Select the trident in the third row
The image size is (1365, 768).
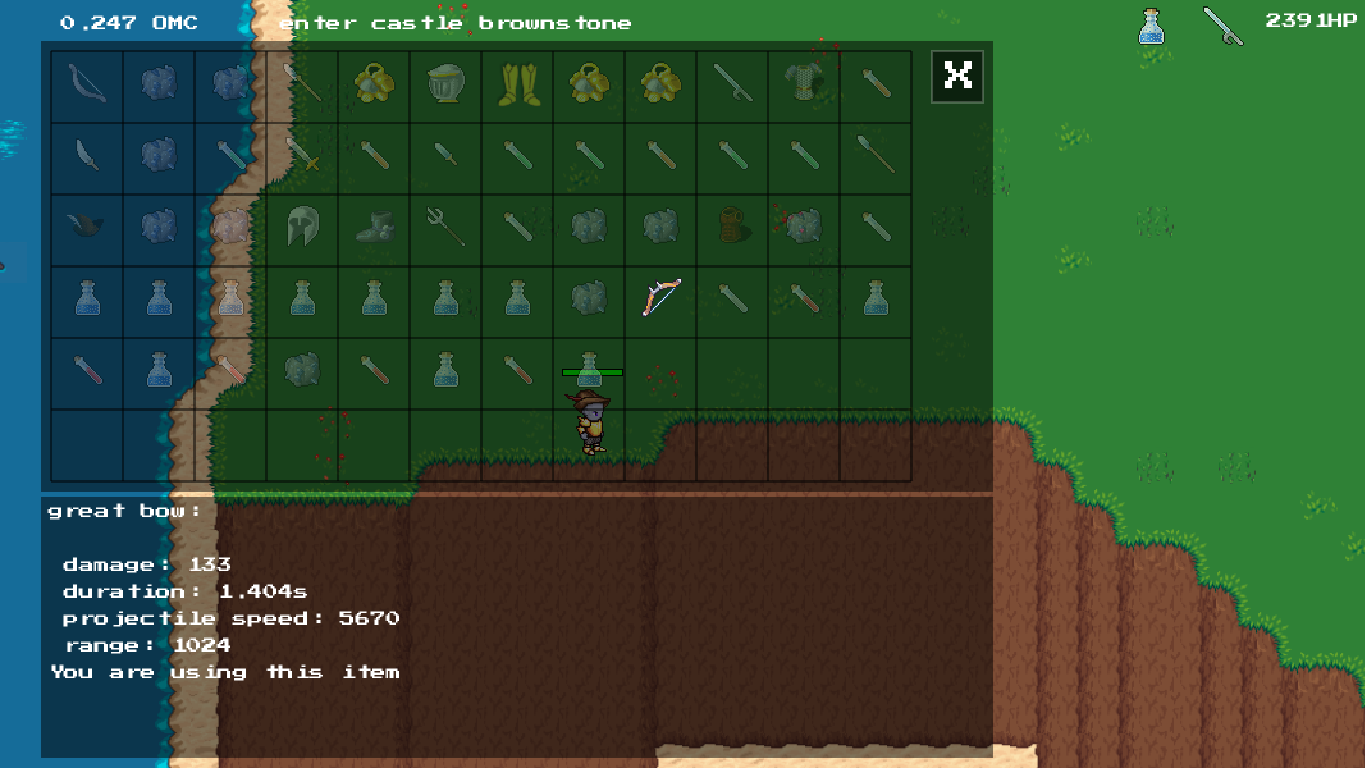point(444,228)
